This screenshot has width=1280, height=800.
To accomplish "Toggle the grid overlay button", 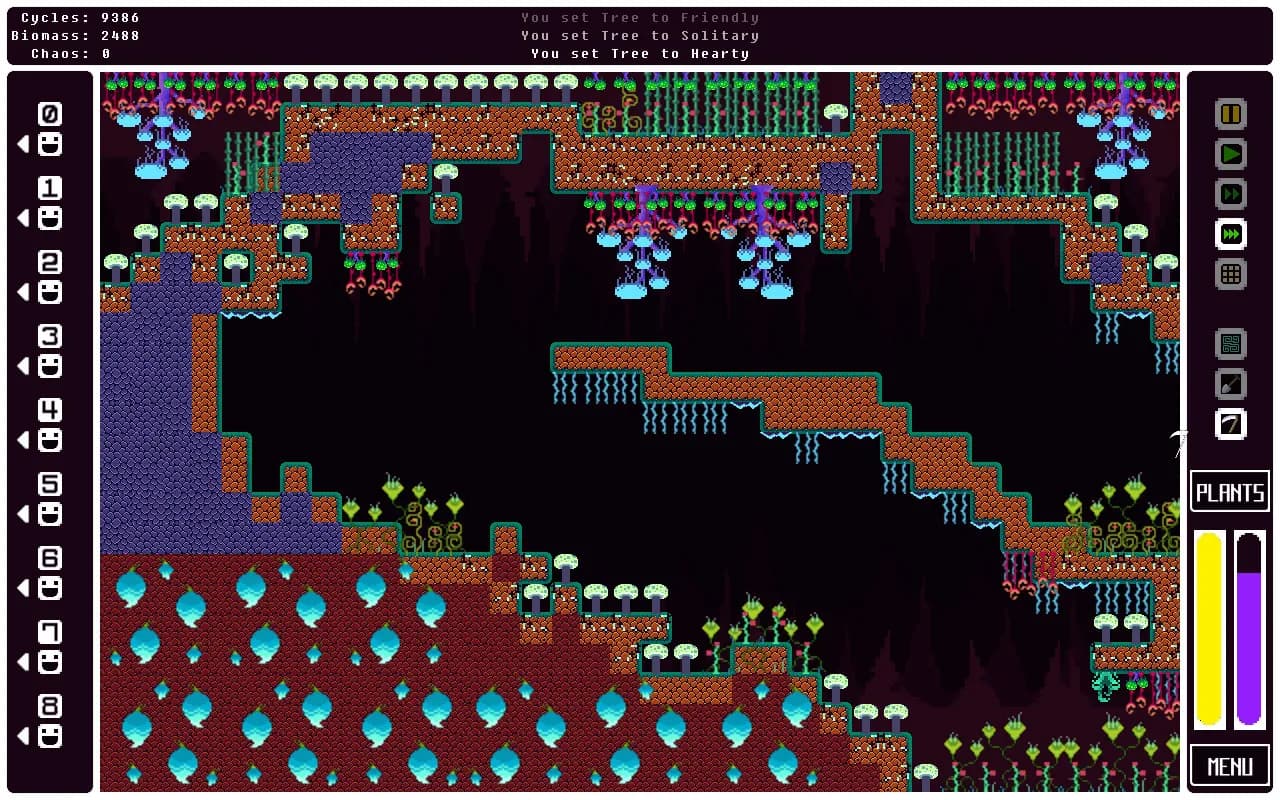I will pos(1231,273).
